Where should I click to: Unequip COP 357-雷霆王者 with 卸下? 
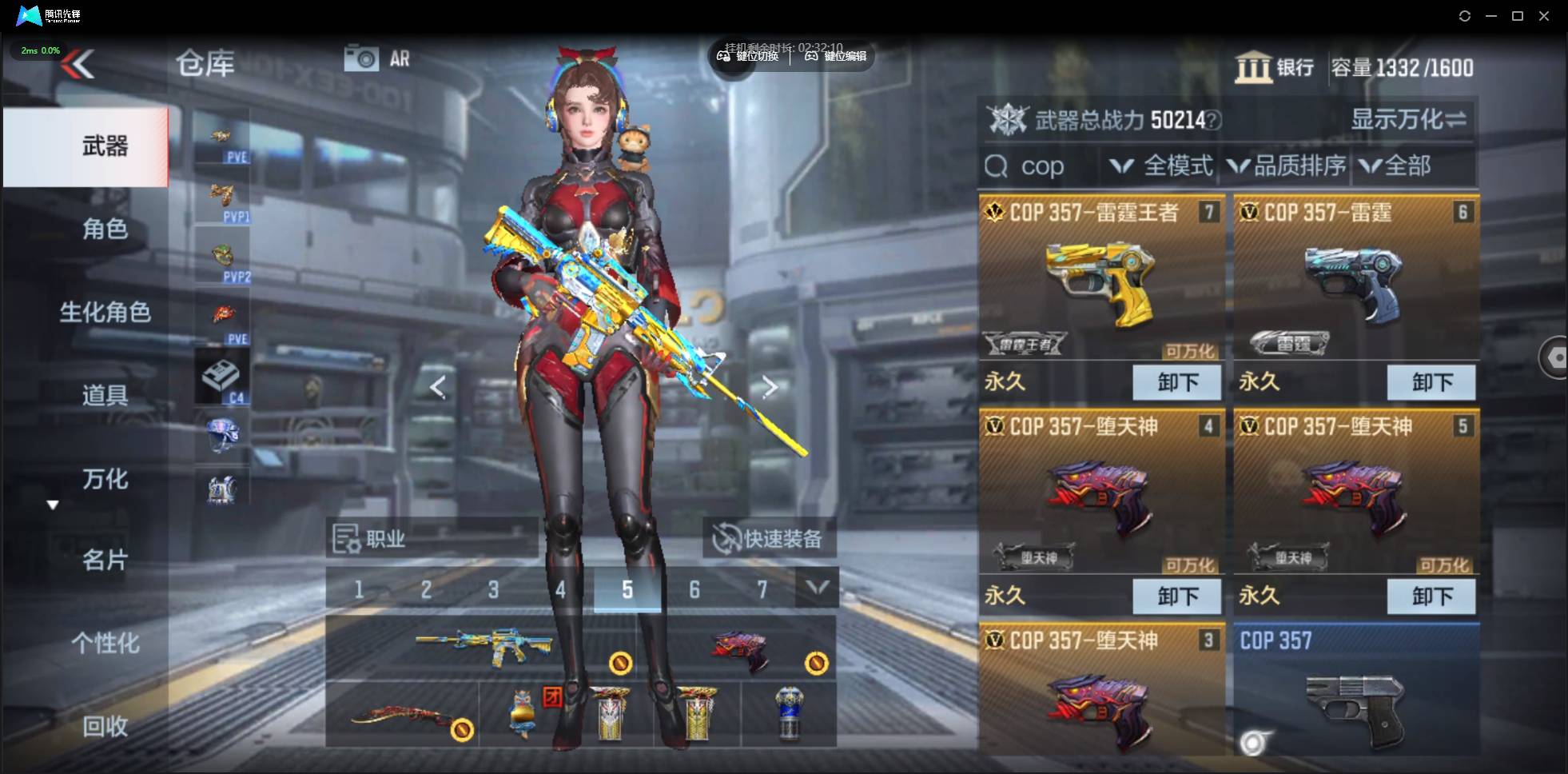pos(1176,382)
